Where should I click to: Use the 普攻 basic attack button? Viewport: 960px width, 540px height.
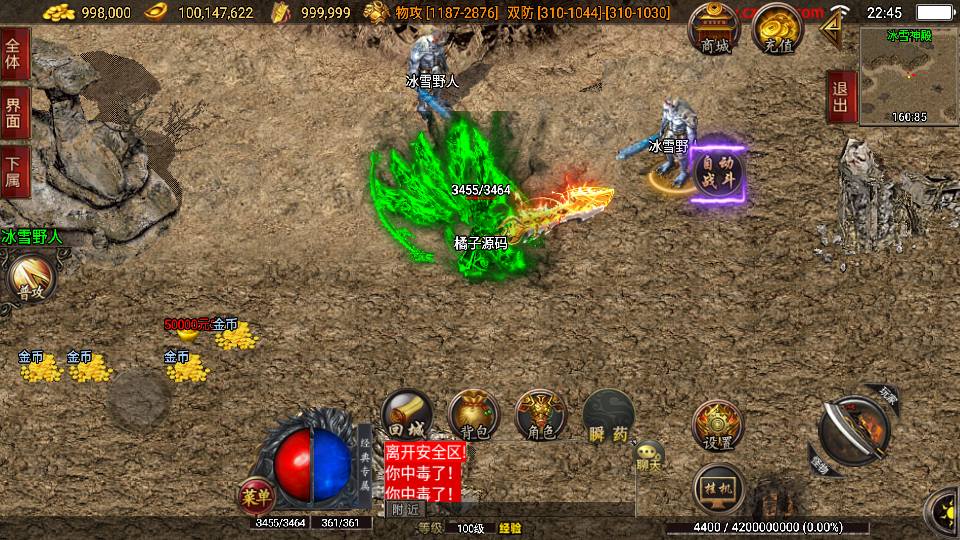click(x=29, y=278)
